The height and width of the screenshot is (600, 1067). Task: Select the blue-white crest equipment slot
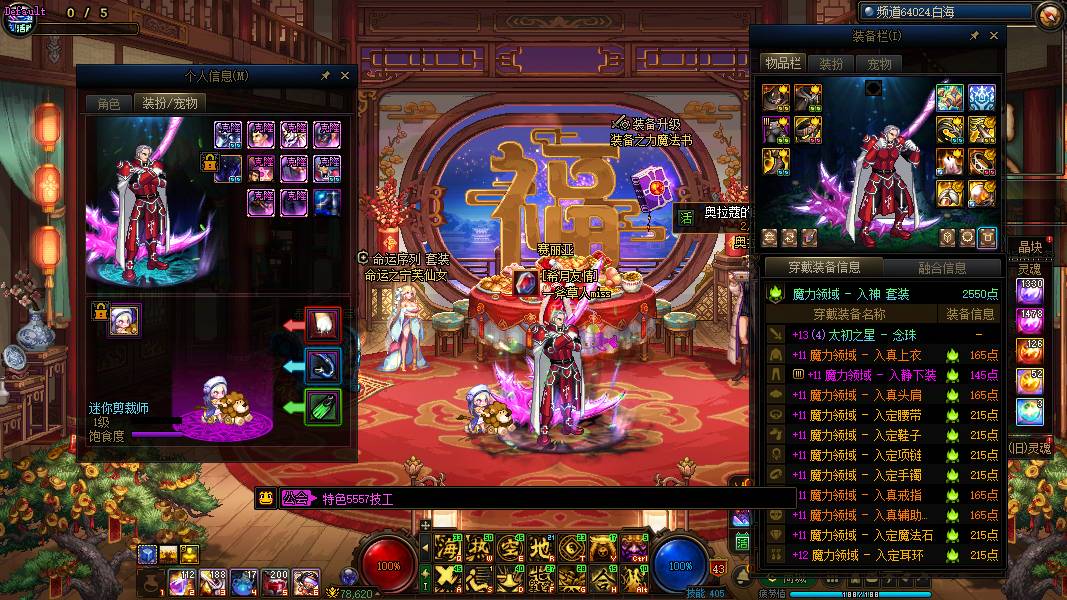(981, 98)
